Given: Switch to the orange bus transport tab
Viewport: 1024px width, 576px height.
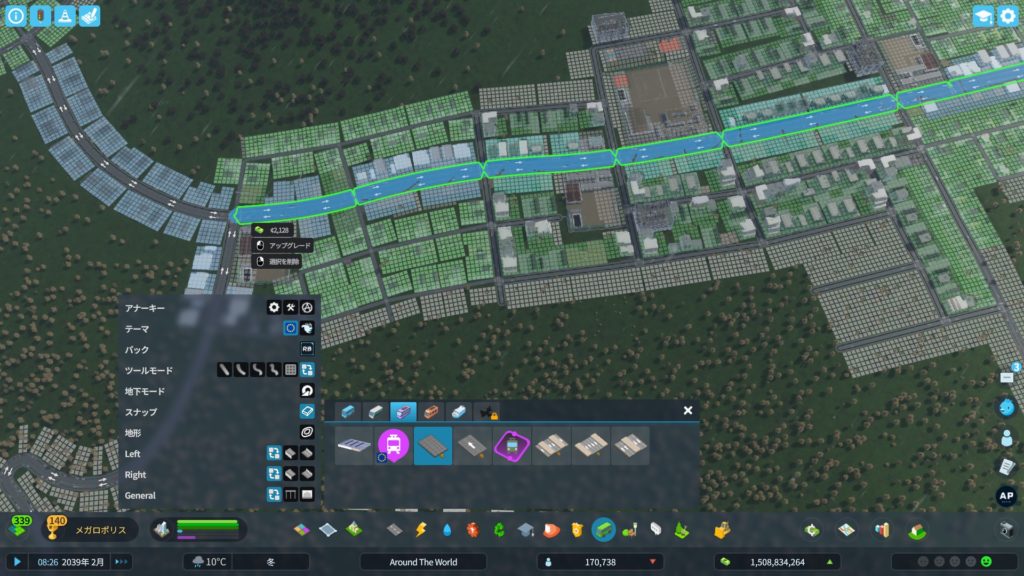Looking at the screenshot, I should coord(430,411).
